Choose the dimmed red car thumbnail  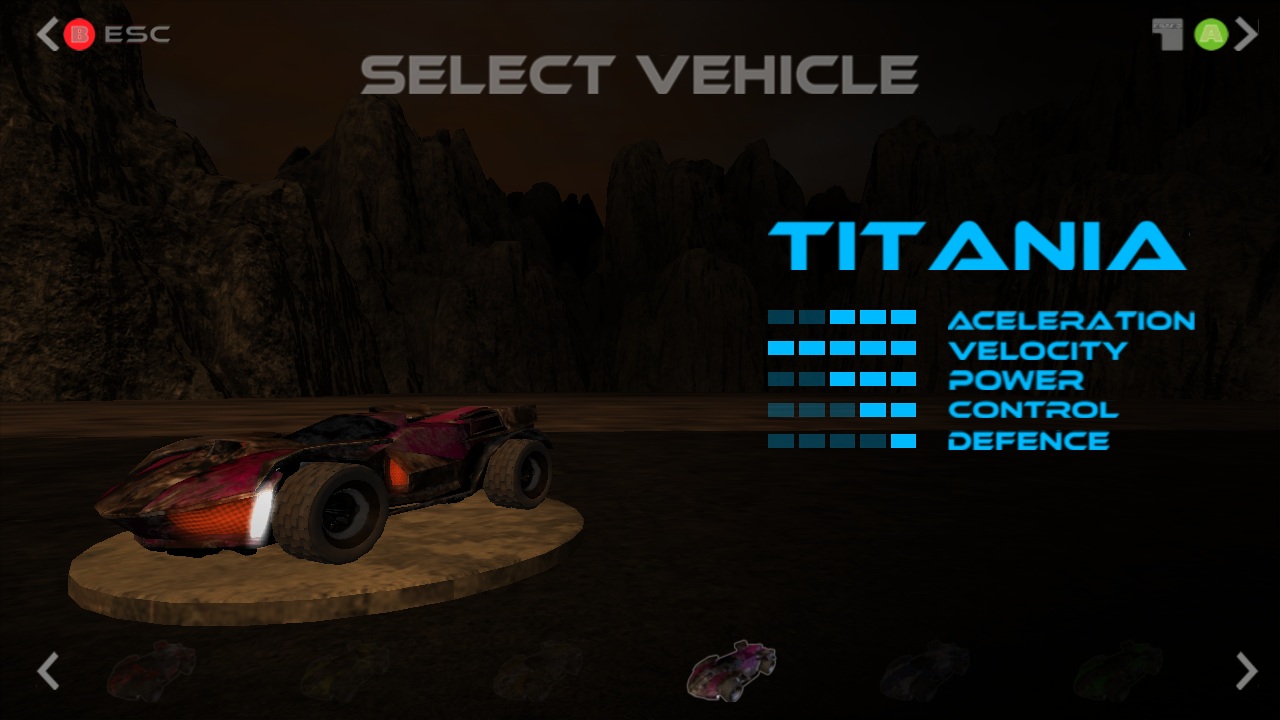tap(151, 670)
